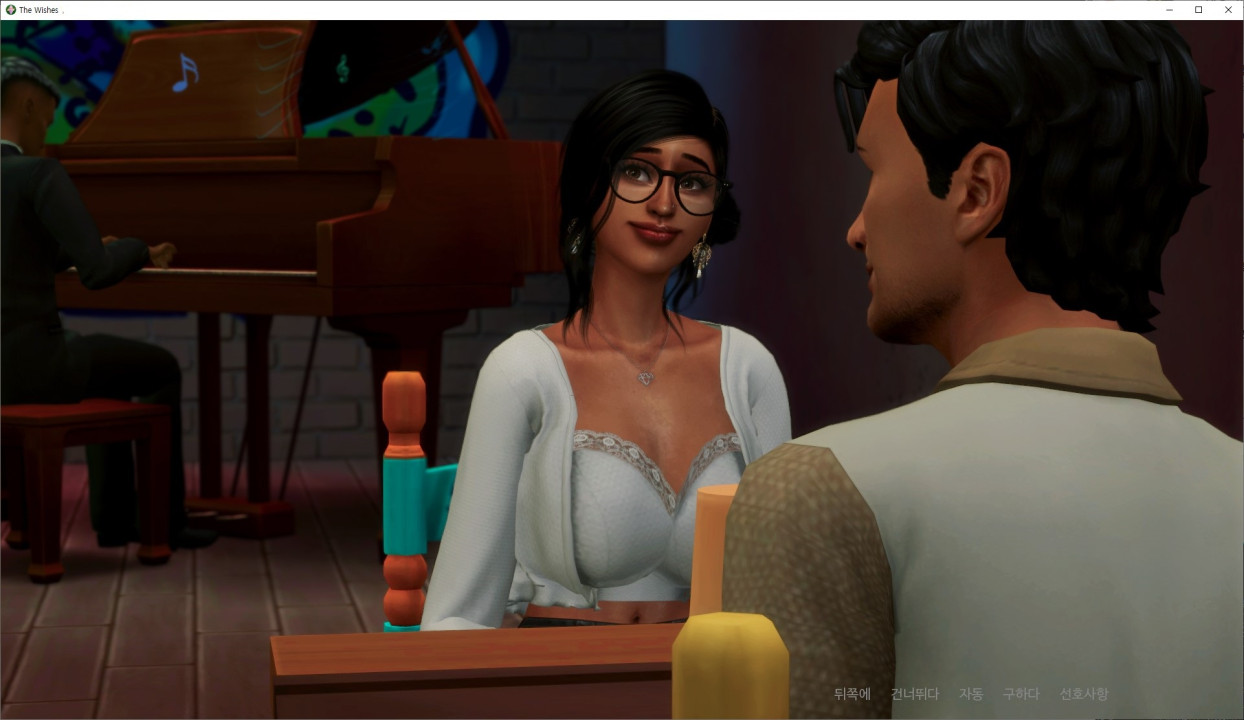Minimize The Wishes window
Viewport: 1244px width, 720px height.
(1169, 10)
